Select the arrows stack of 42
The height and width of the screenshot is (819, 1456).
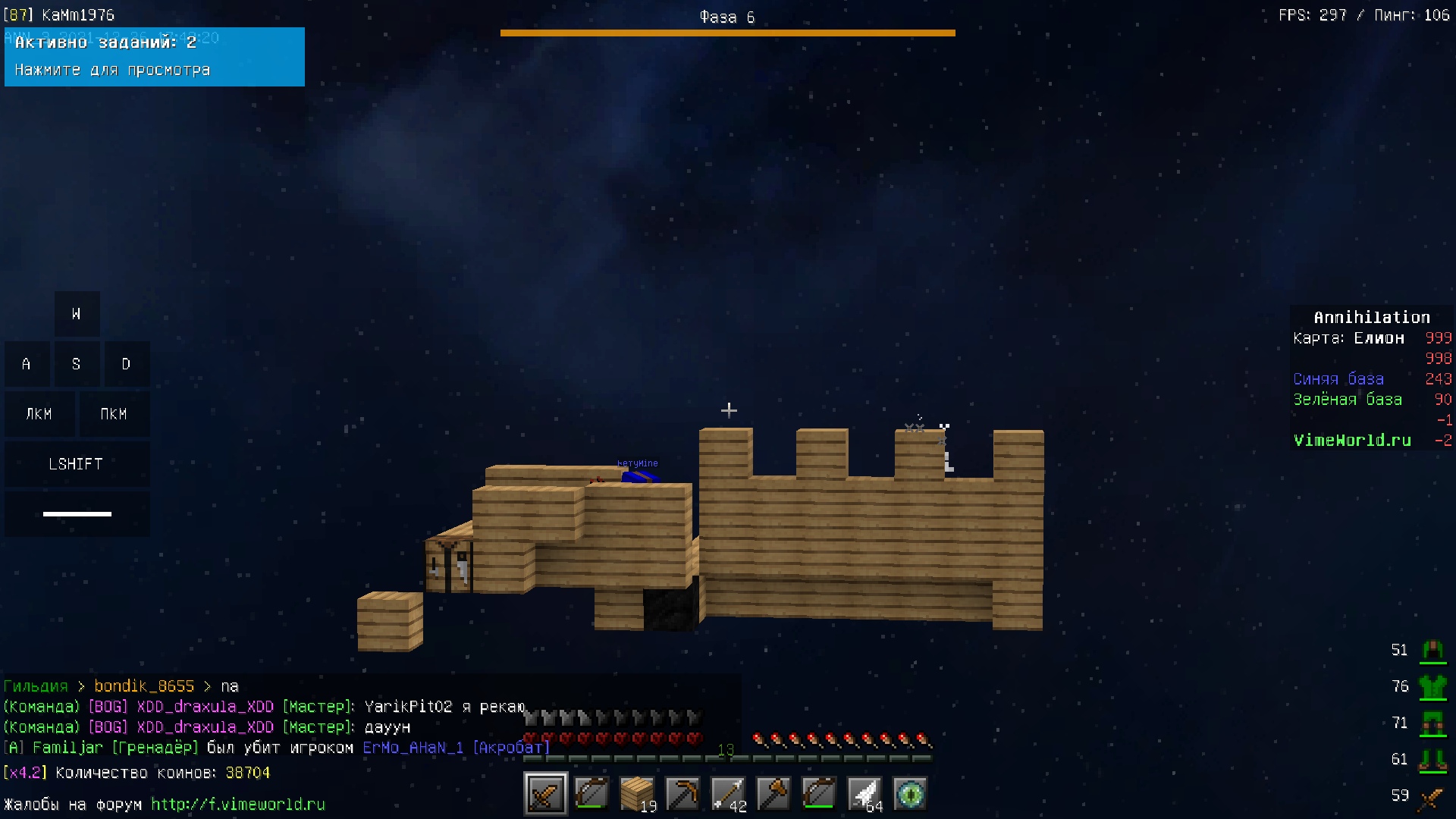pos(727,794)
